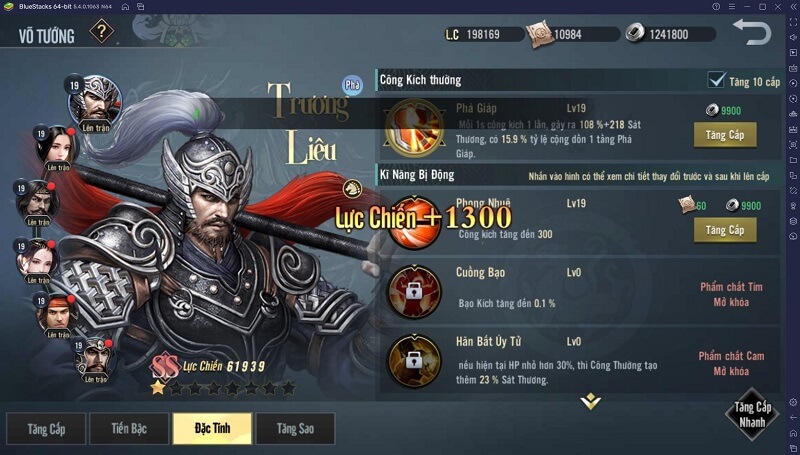Go back with the return arrow
Screen dimensions: 800x455
[751, 32]
